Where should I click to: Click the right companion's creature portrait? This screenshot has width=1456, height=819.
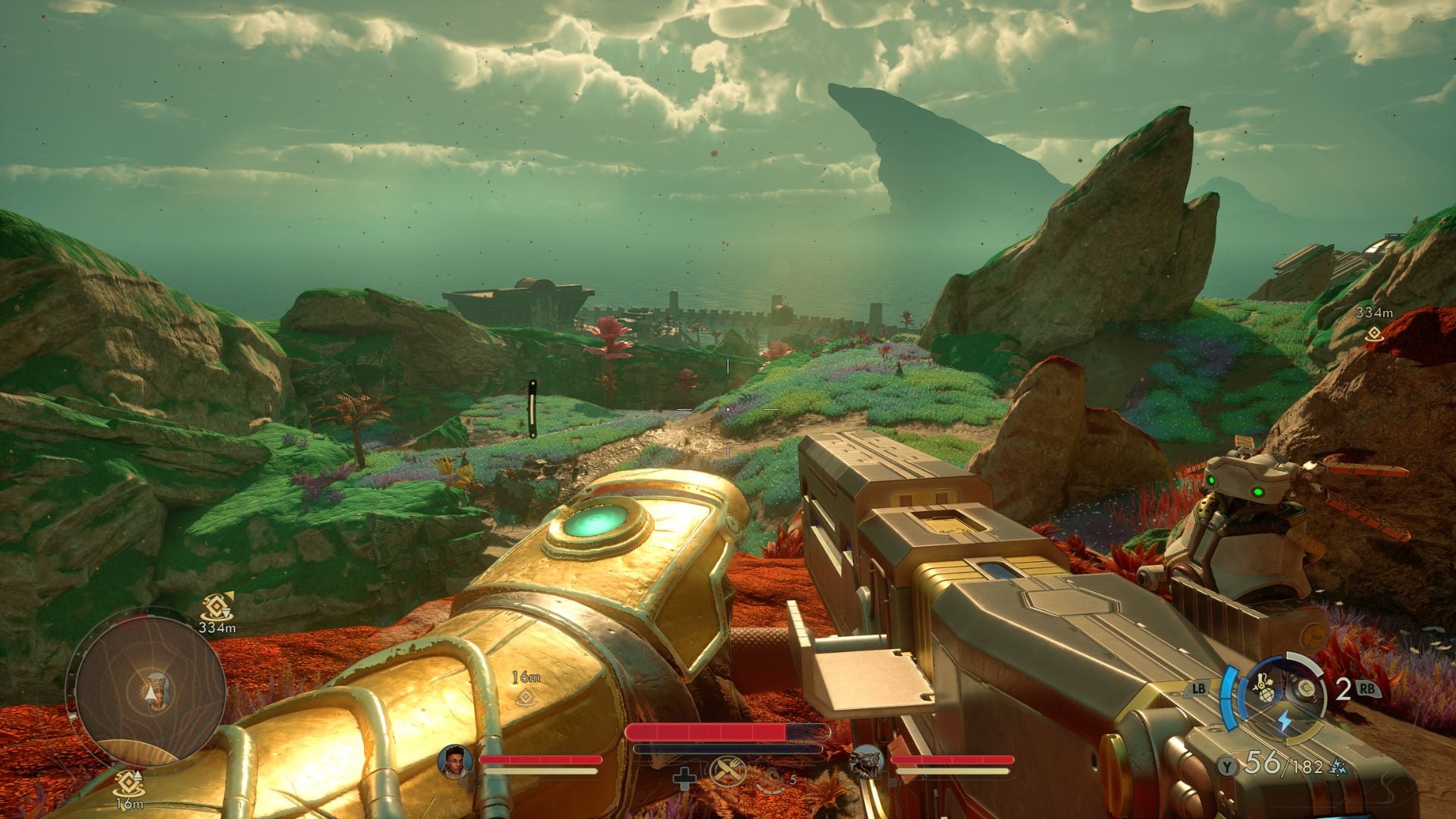(x=864, y=761)
